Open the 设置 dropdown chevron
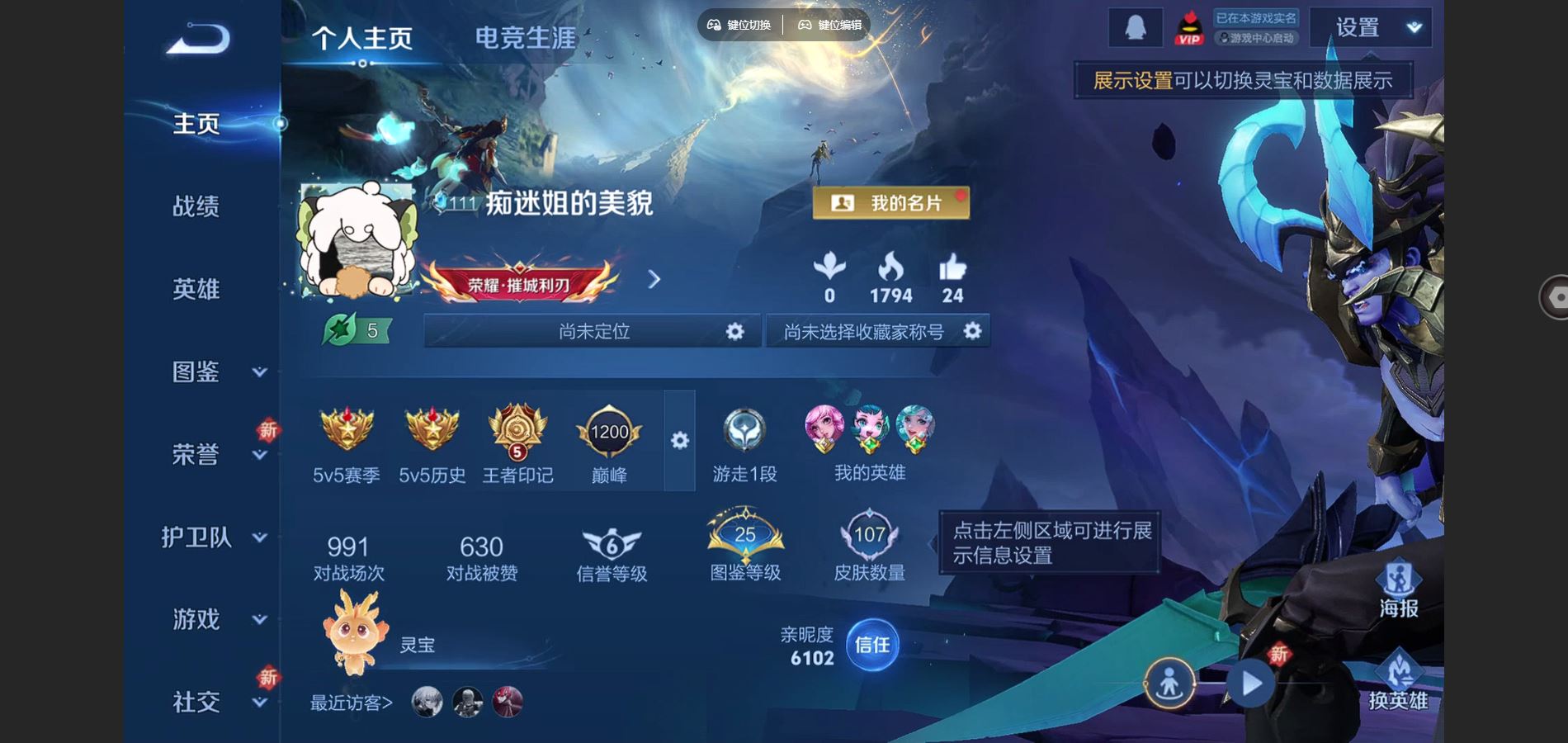This screenshot has width=1568, height=743. pyautogui.click(x=1412, y=26)
